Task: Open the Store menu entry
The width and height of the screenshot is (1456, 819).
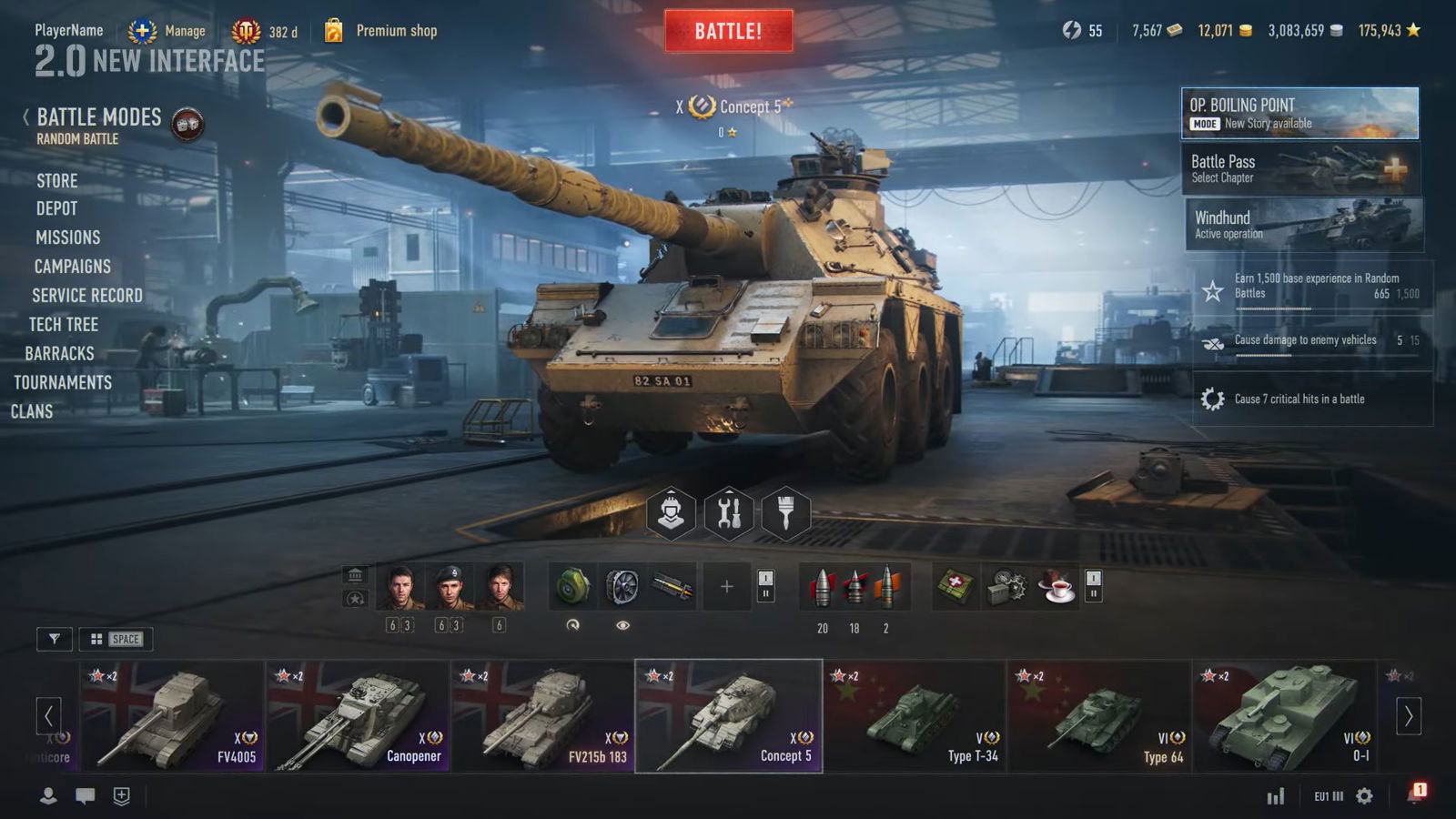Action: [56, 180]
